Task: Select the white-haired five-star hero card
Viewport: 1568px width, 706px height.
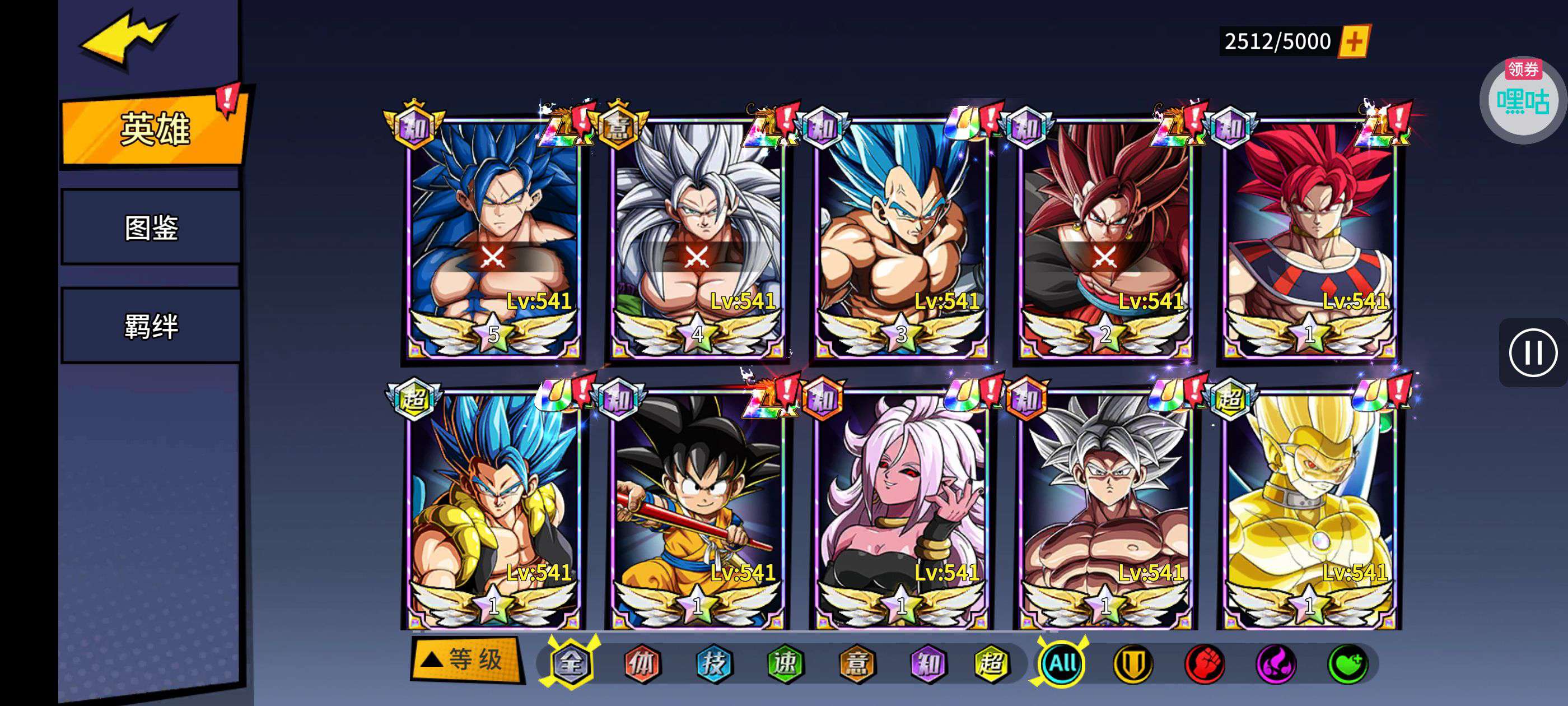Action: tap(698, 238)
